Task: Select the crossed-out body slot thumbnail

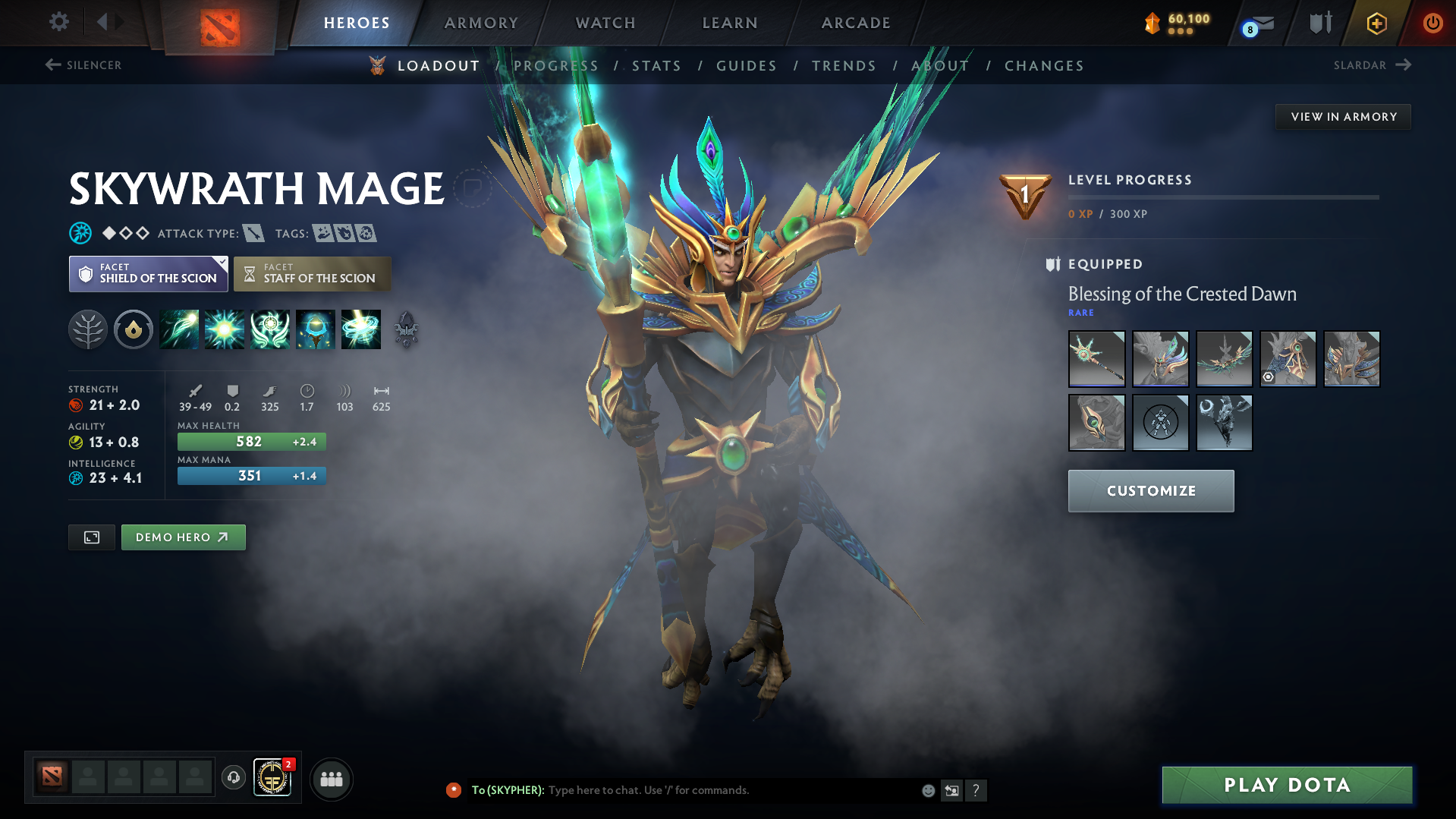Action: tap(1160, 423)
